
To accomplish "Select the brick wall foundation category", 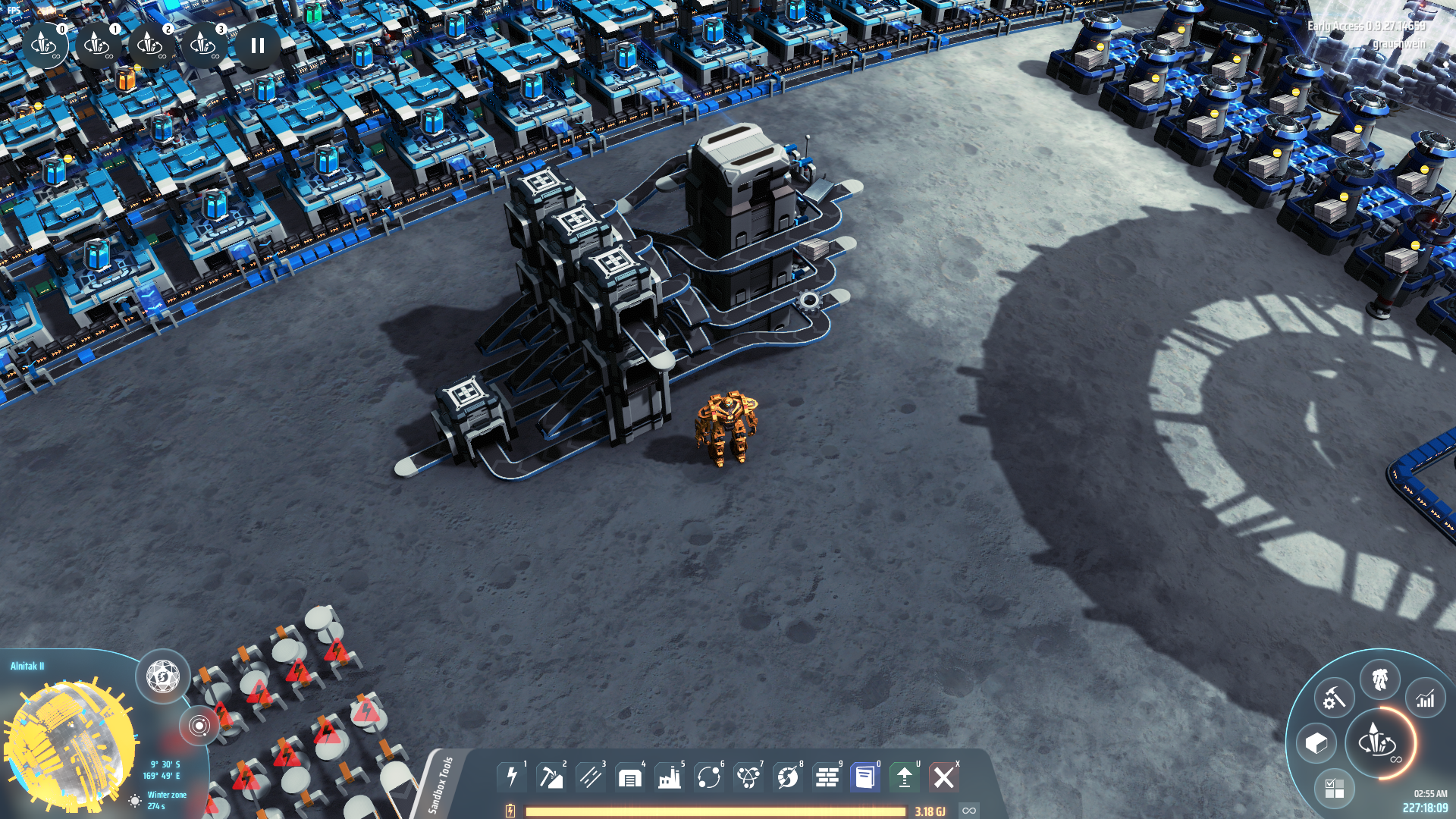I will 827,777.
